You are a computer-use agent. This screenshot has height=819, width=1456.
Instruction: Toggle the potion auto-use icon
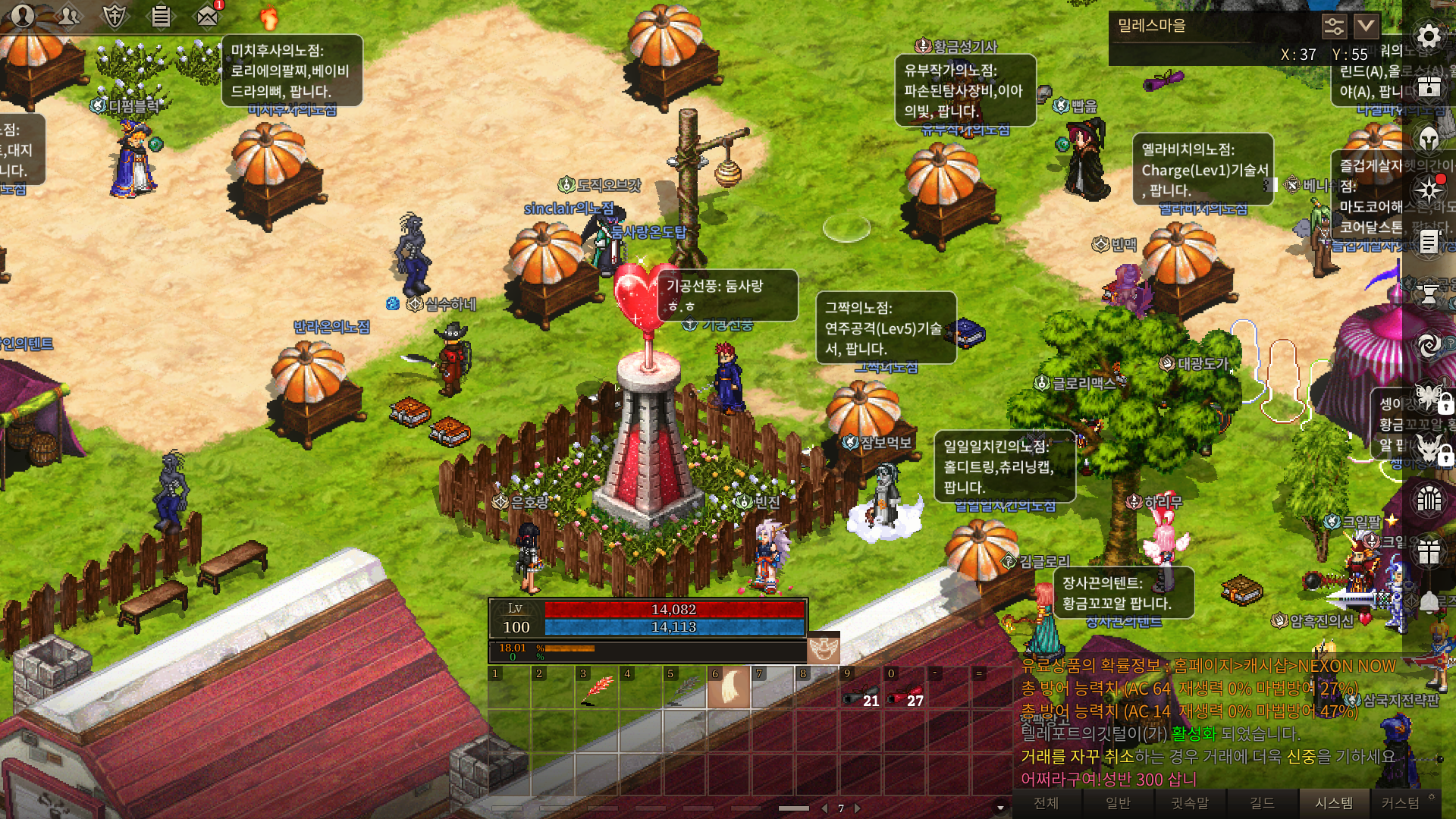click(x=823, y=648)
